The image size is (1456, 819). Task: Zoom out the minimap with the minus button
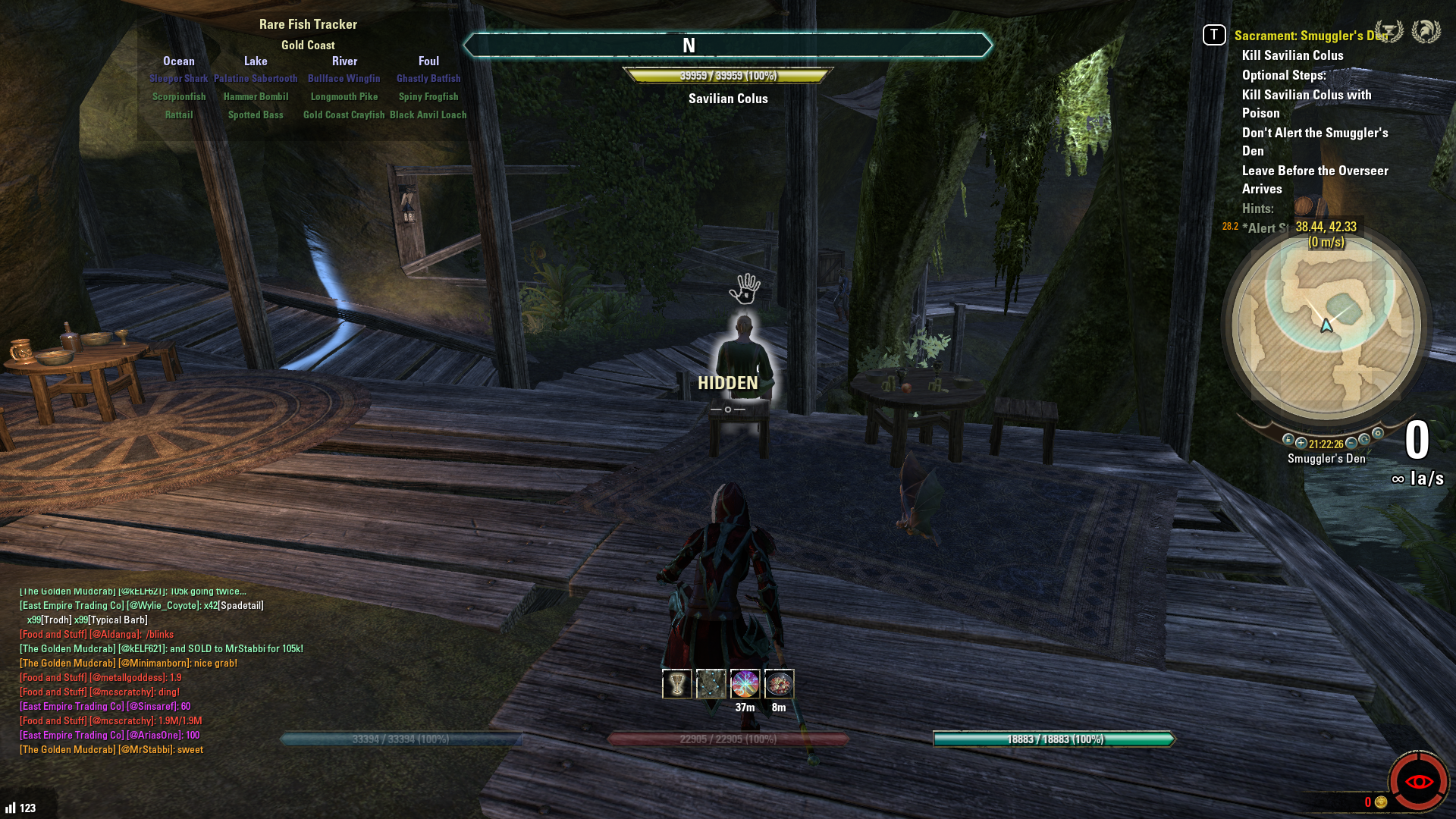click(x=1351, y=444)
